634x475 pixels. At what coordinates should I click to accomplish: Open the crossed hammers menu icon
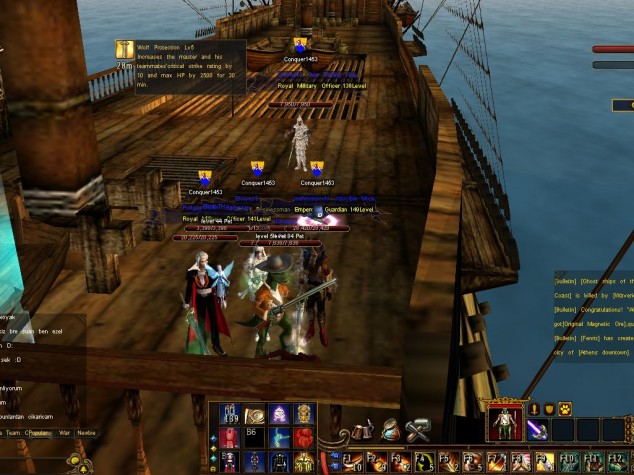(418, 429)
